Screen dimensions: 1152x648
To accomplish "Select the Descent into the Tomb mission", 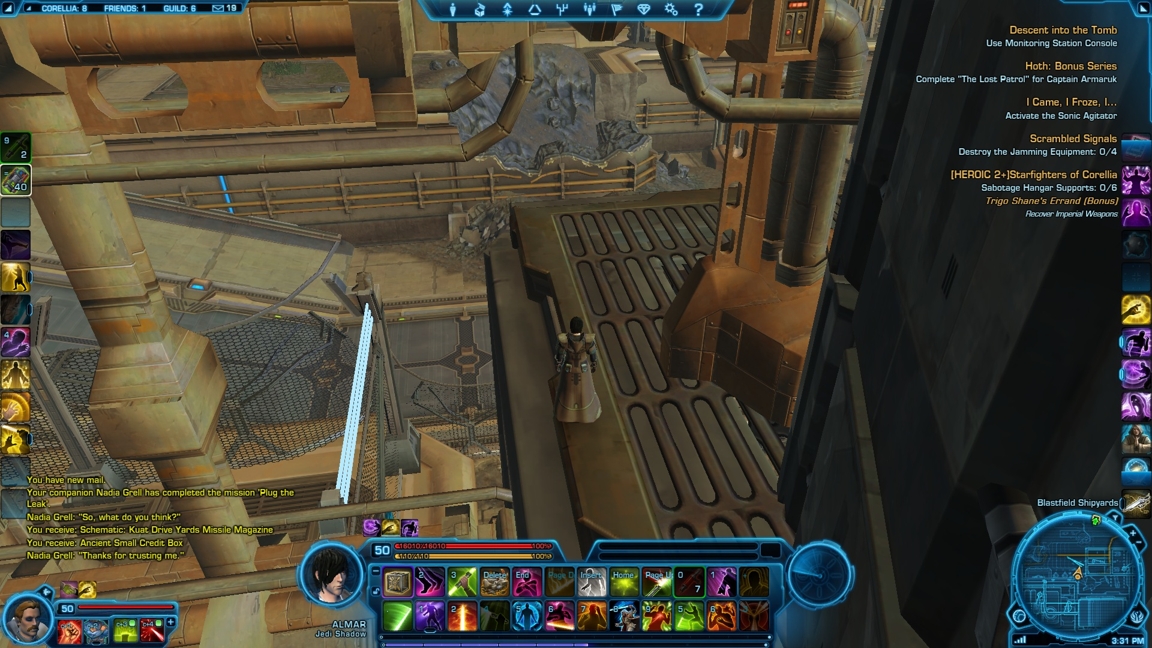I will pyautogui.click(x=1062, y=30).
